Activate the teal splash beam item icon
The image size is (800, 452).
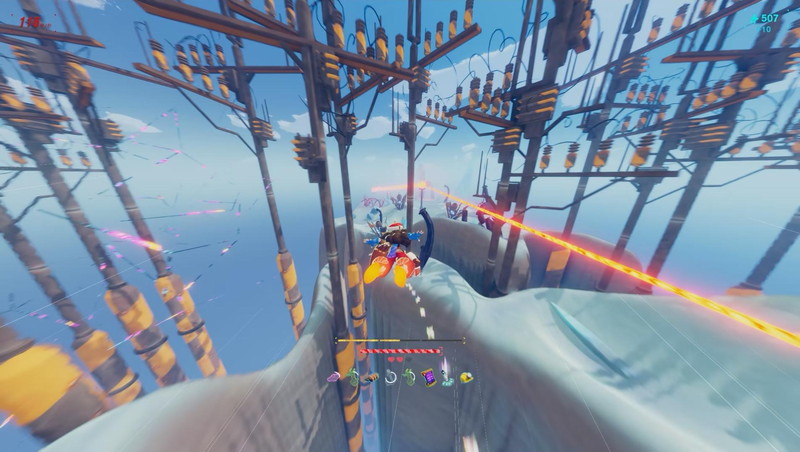click(x=448, y=377)
